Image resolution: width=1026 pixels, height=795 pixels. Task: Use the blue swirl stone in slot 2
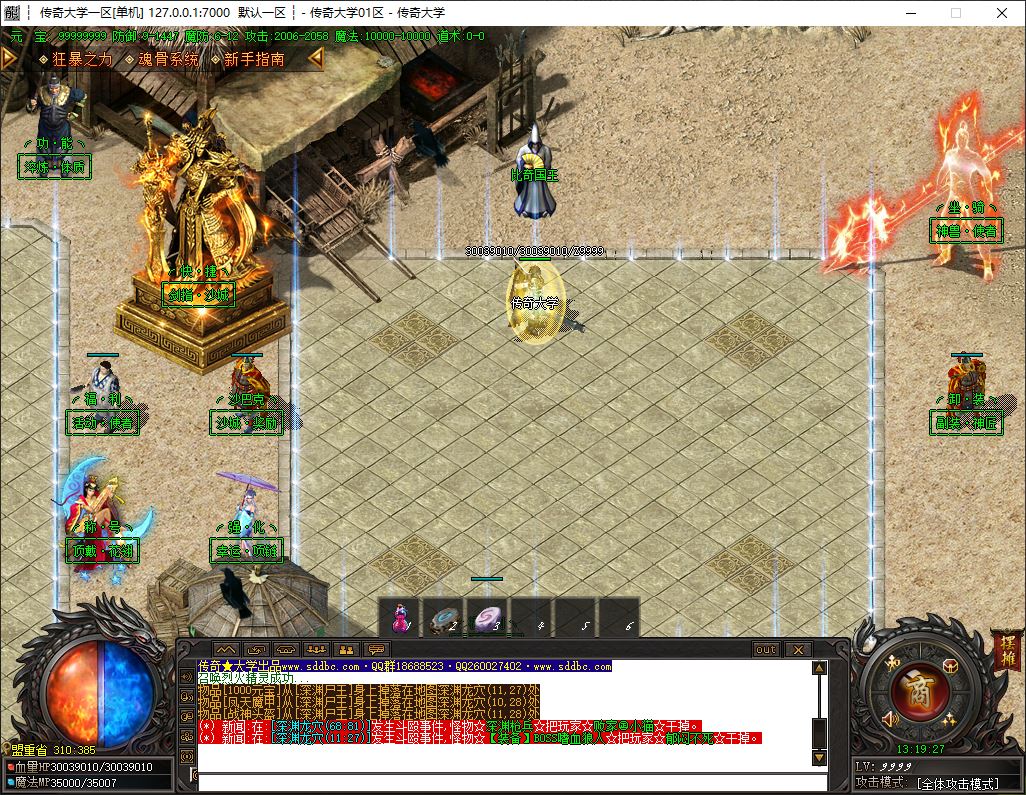(x=444, y=617)
